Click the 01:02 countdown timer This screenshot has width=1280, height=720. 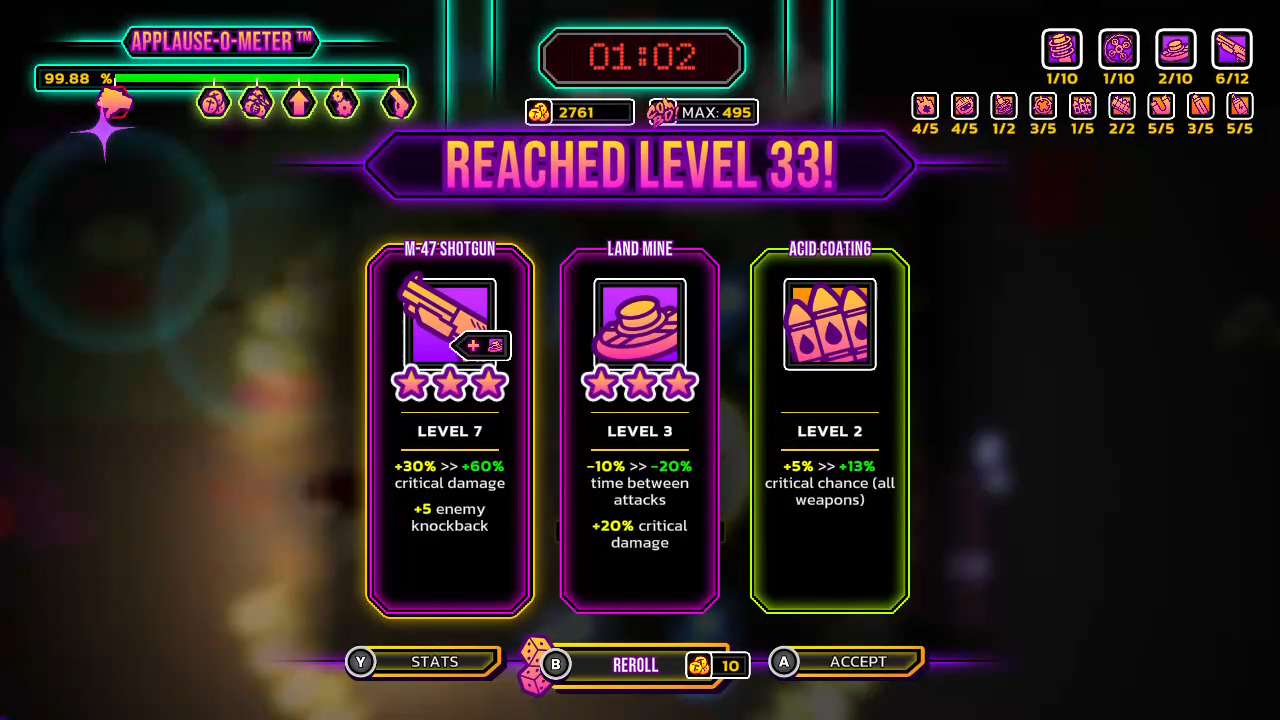(641, 57)
